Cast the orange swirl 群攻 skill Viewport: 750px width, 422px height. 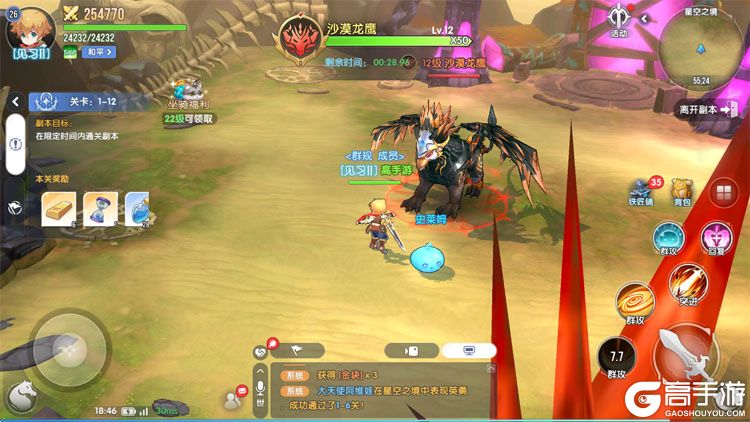coord(635,302)
